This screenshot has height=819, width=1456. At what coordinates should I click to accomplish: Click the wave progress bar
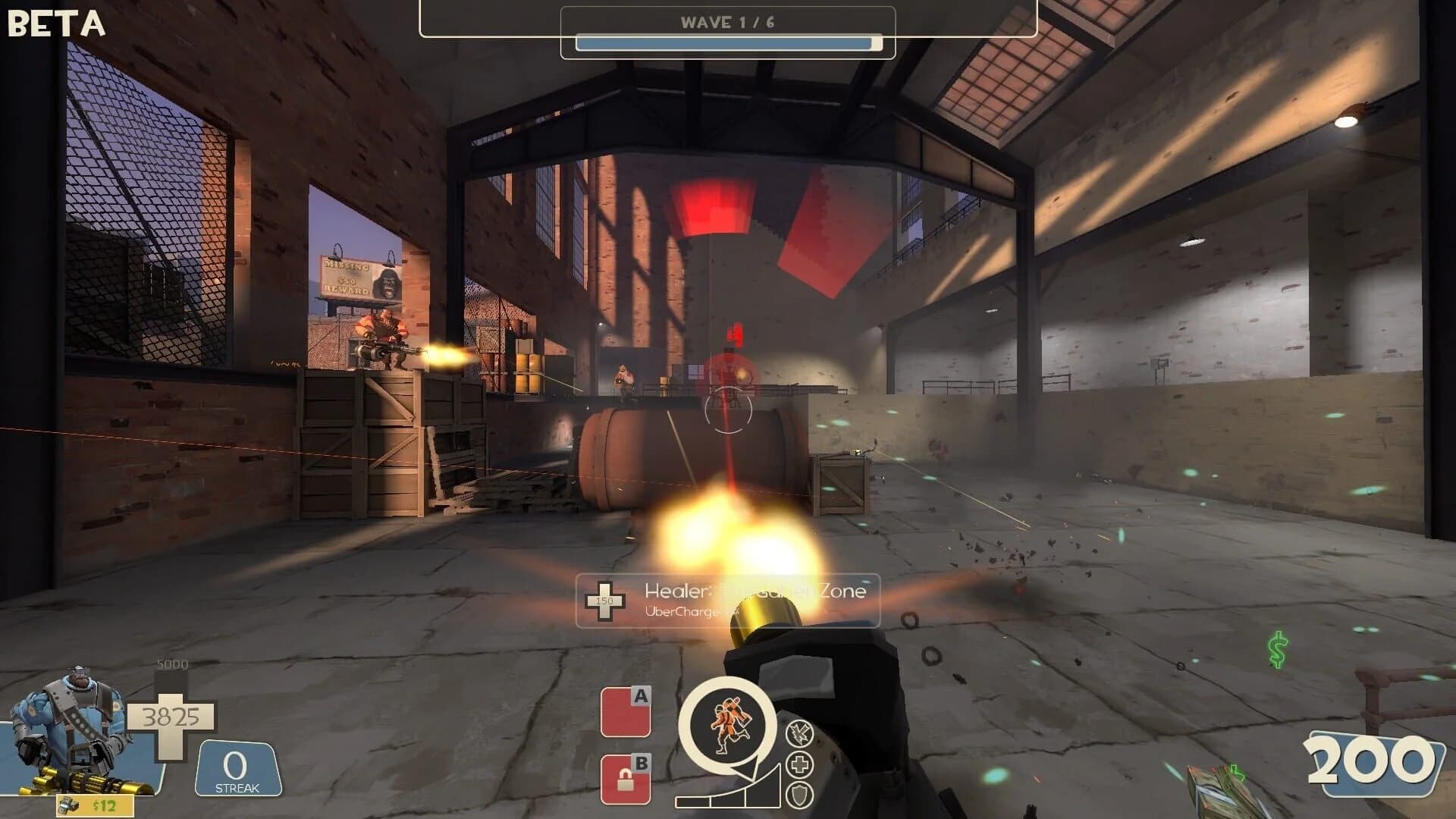(728, 43)
